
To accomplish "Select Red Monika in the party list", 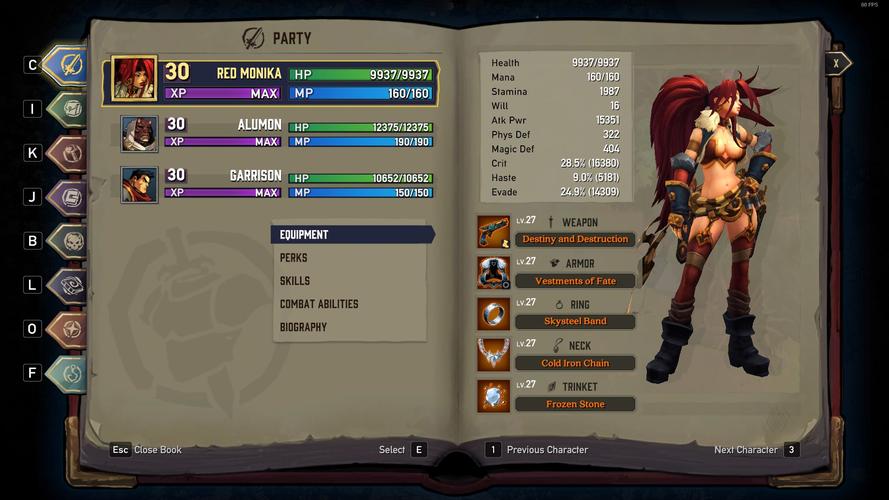I will pyautogui.click(x=270, y=83).
